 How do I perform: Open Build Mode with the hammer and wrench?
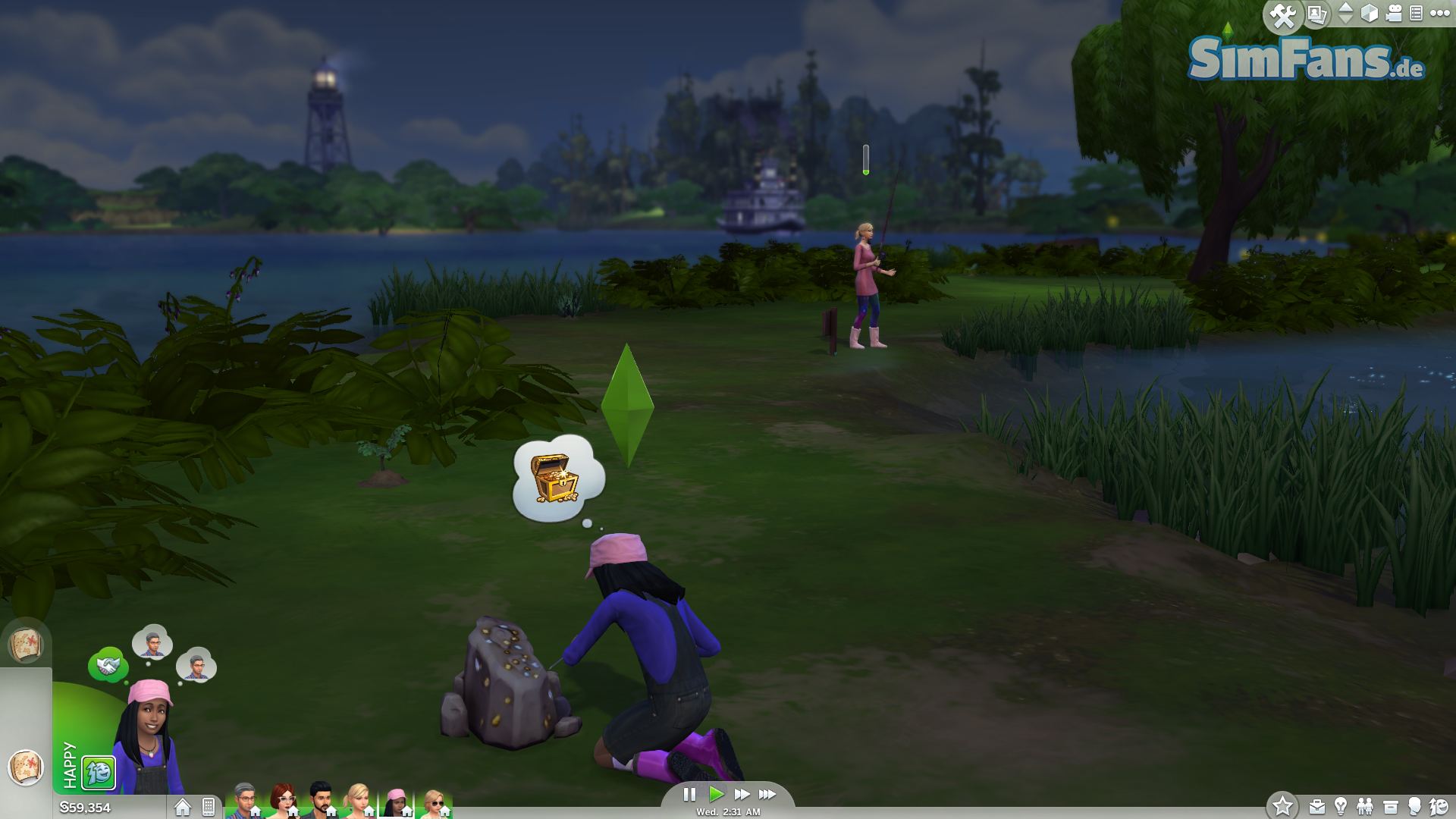click(1283, 16)
